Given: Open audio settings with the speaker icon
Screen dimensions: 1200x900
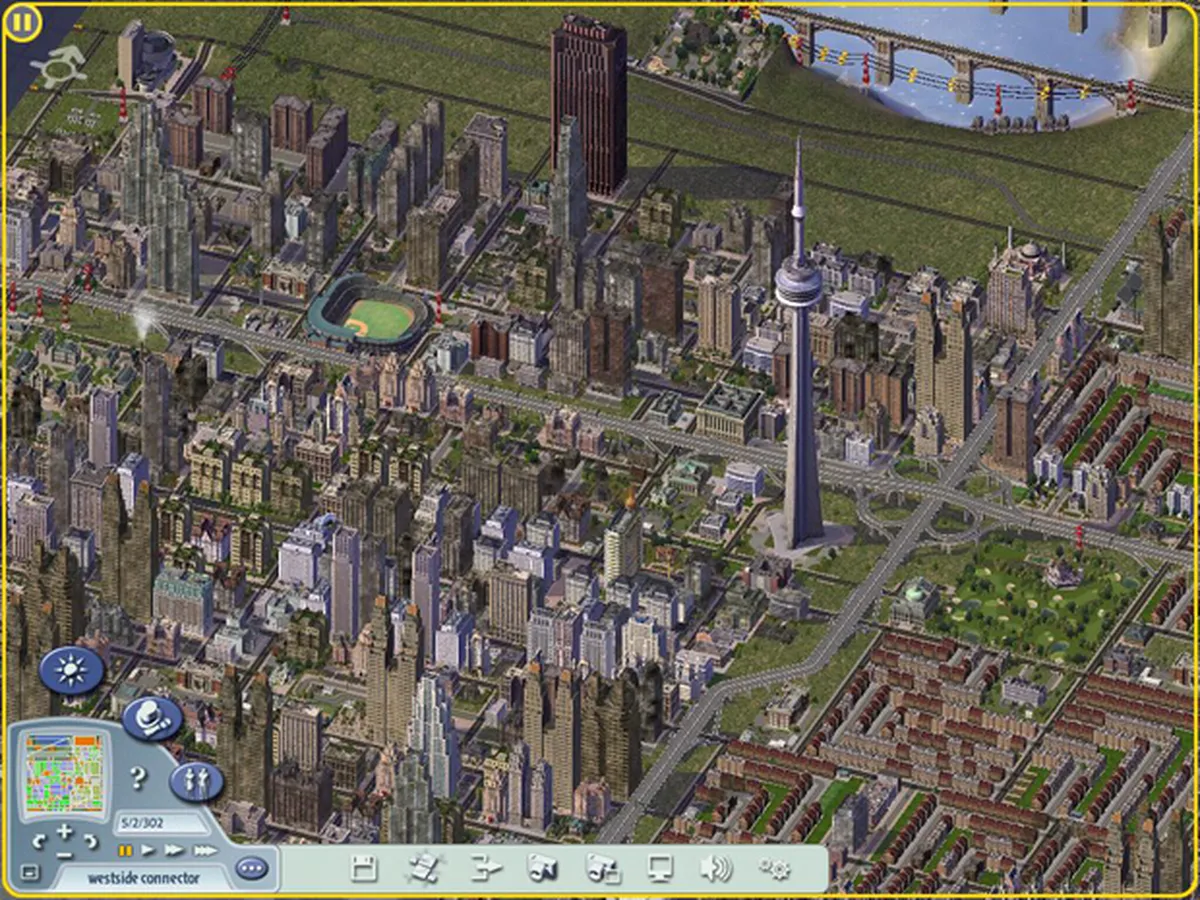Looking at the screenshot, I should pos(715,869).
